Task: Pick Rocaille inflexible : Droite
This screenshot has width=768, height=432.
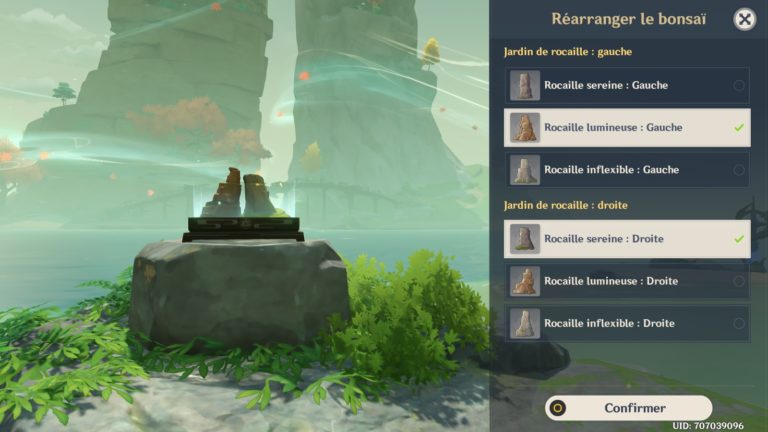Action: (x=627, y=323)
